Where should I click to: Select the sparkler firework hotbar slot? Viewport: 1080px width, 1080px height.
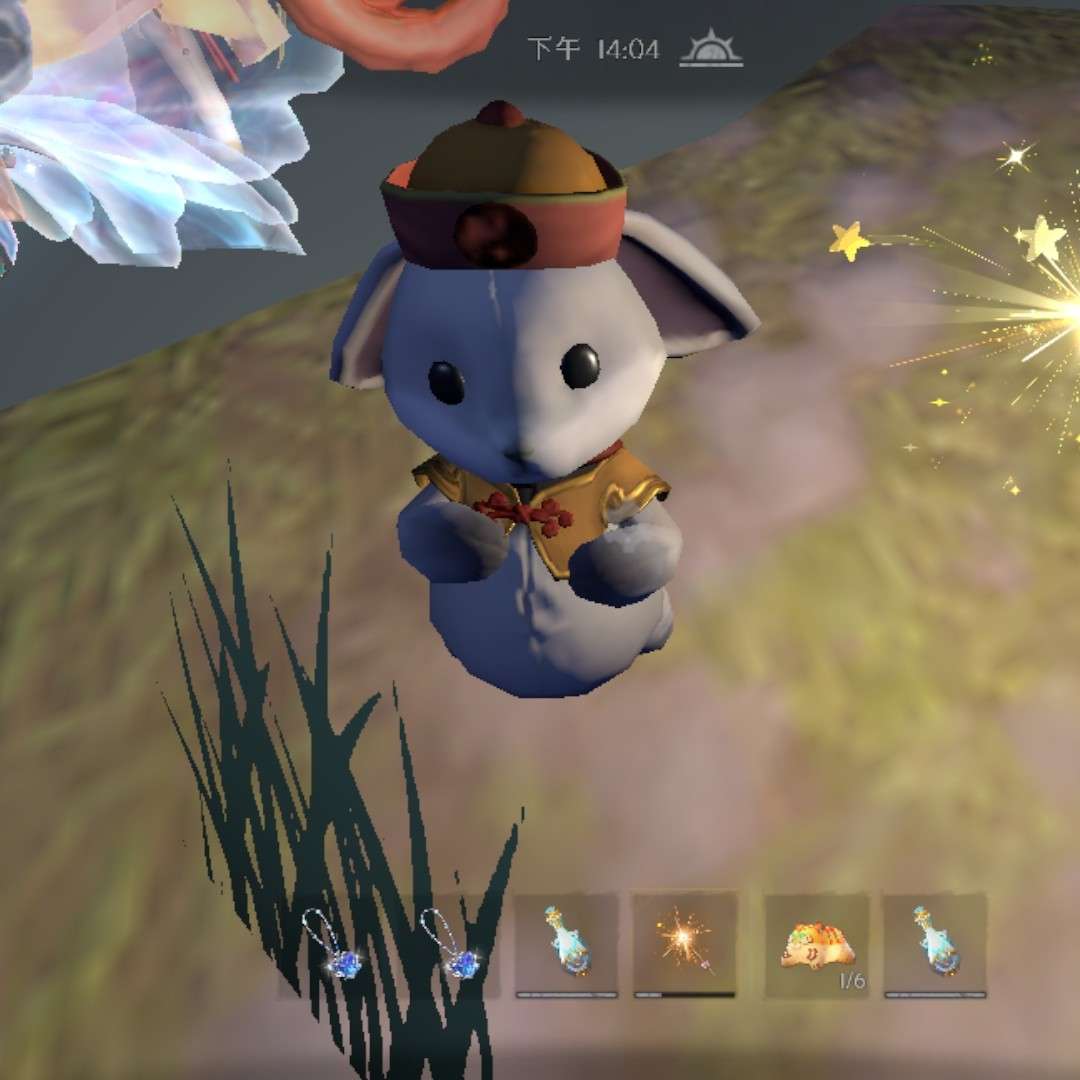(x=685, y=945)
